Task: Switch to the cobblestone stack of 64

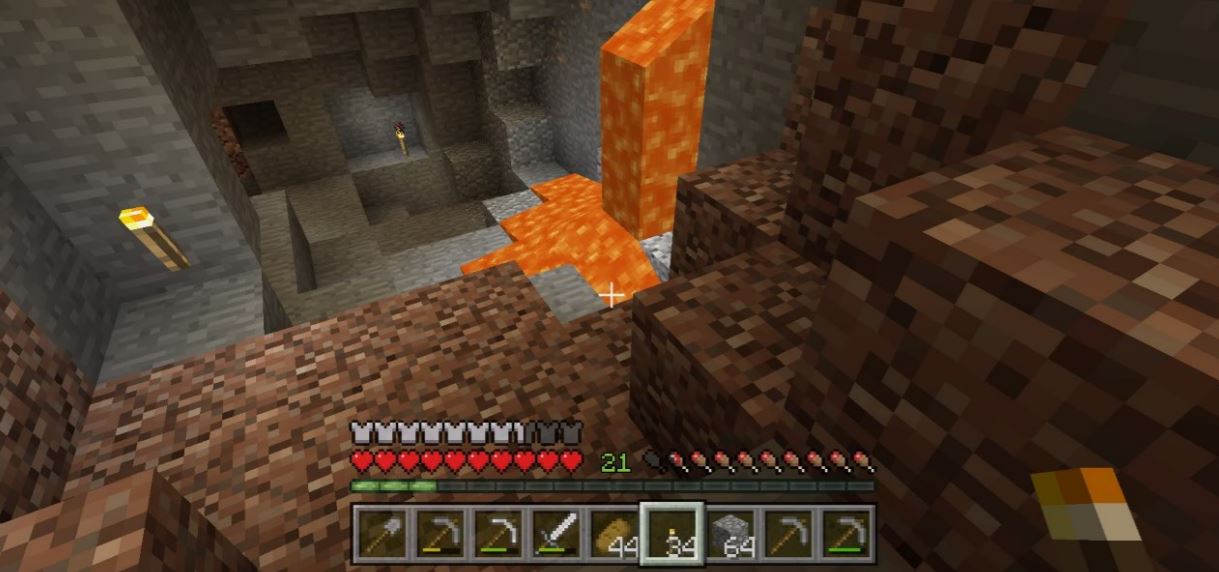Action: 730,533
